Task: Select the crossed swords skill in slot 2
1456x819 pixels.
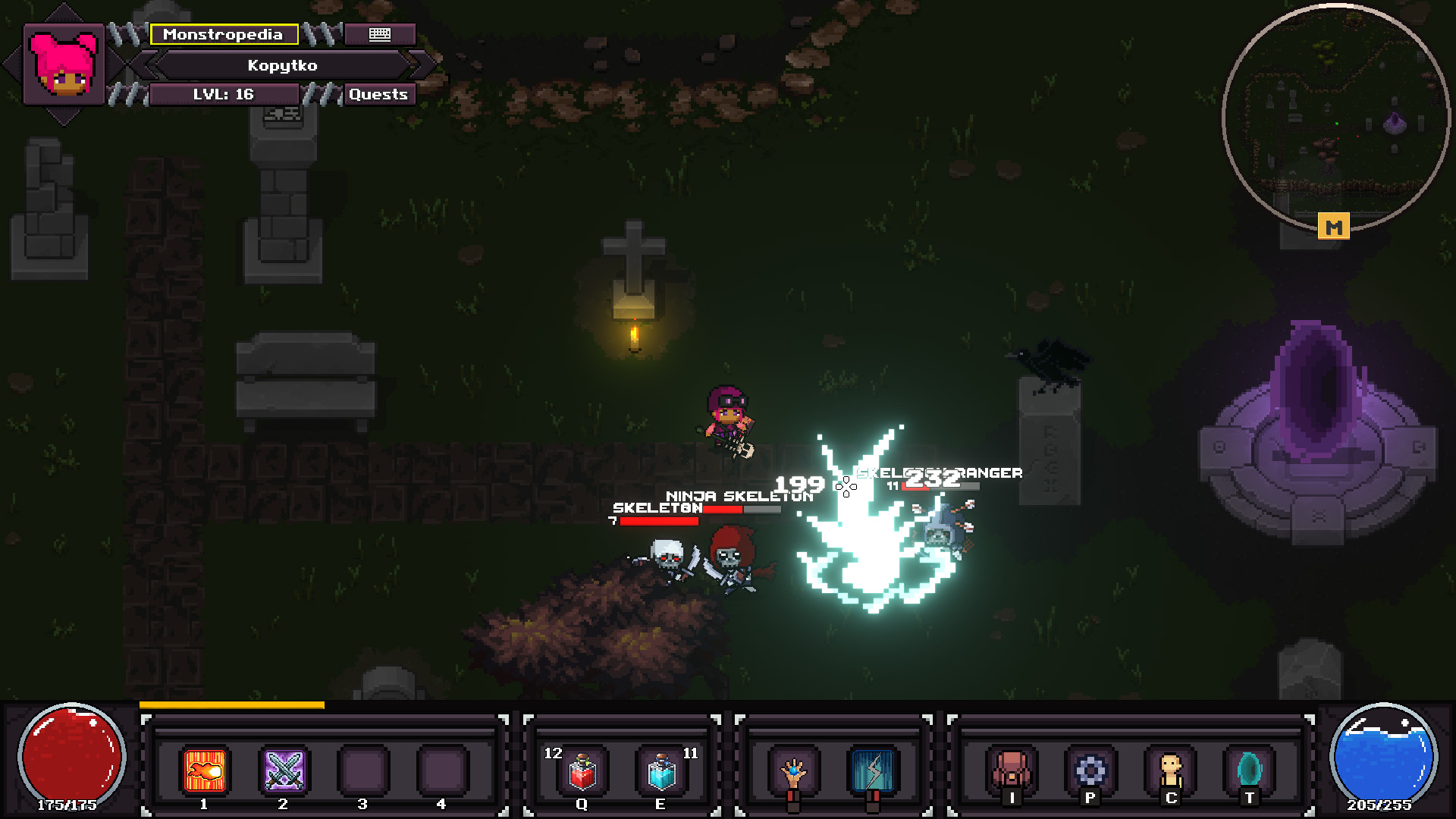Action: [283, 770]
